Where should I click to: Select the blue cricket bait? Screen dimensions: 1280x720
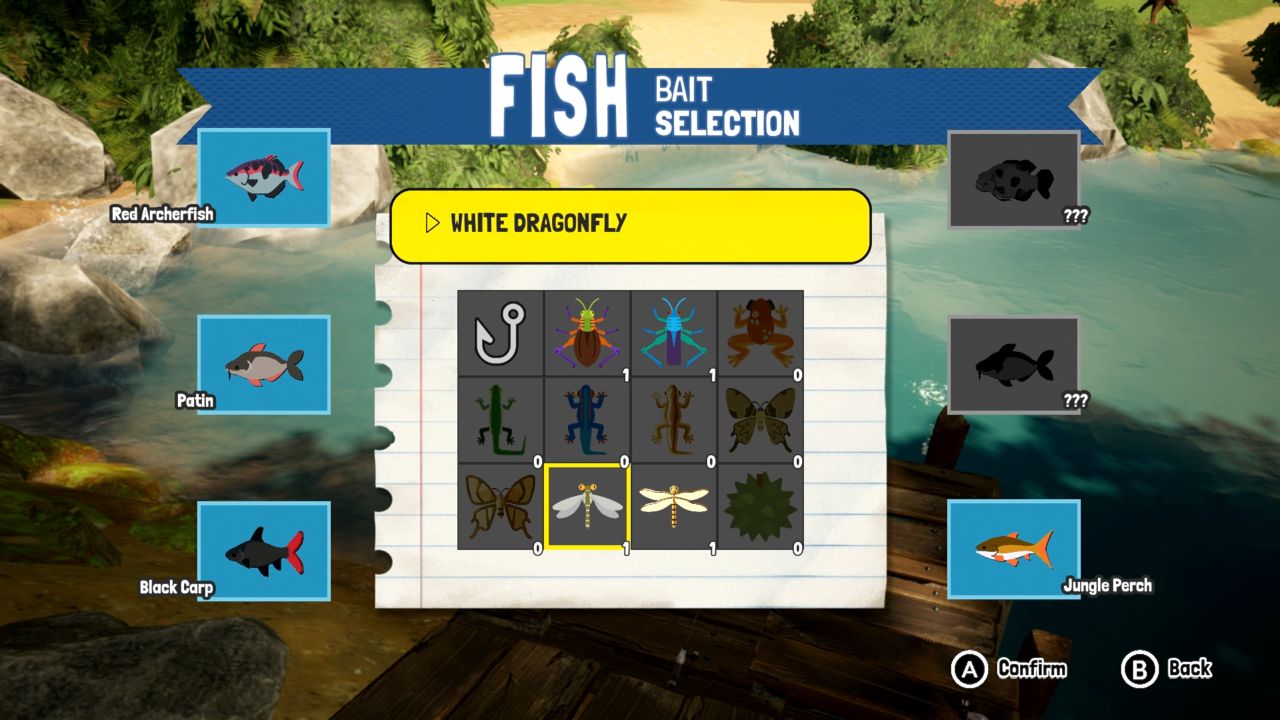pos(672,332)
